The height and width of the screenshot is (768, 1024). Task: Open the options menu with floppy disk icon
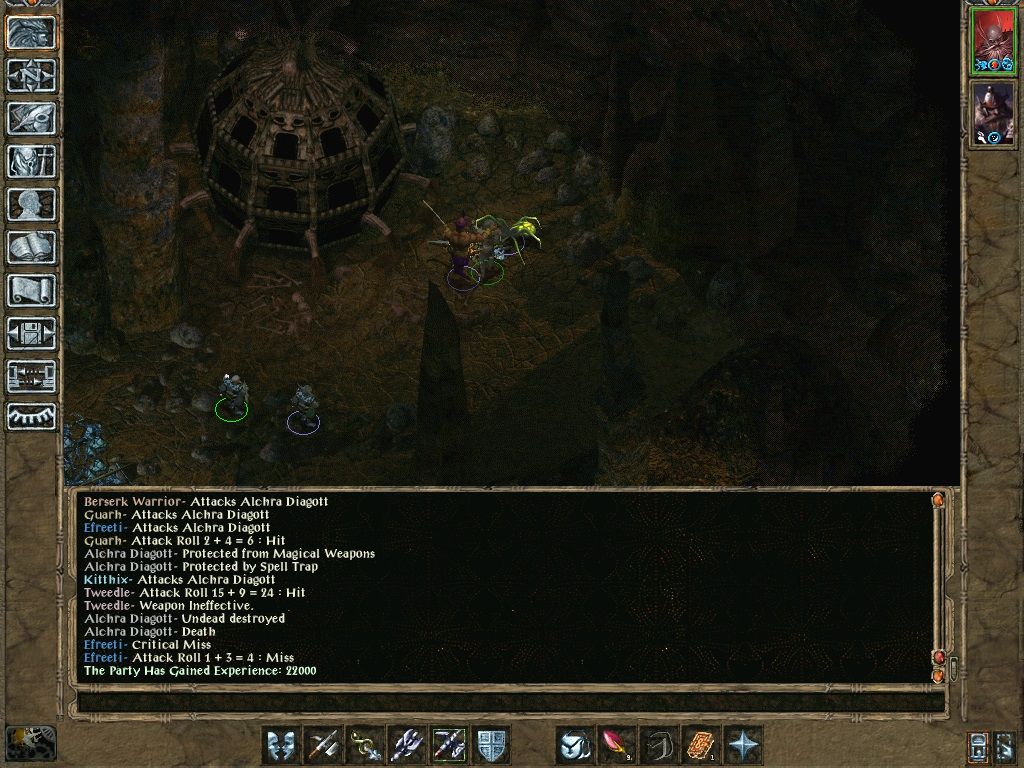click(x=32, y=333)
